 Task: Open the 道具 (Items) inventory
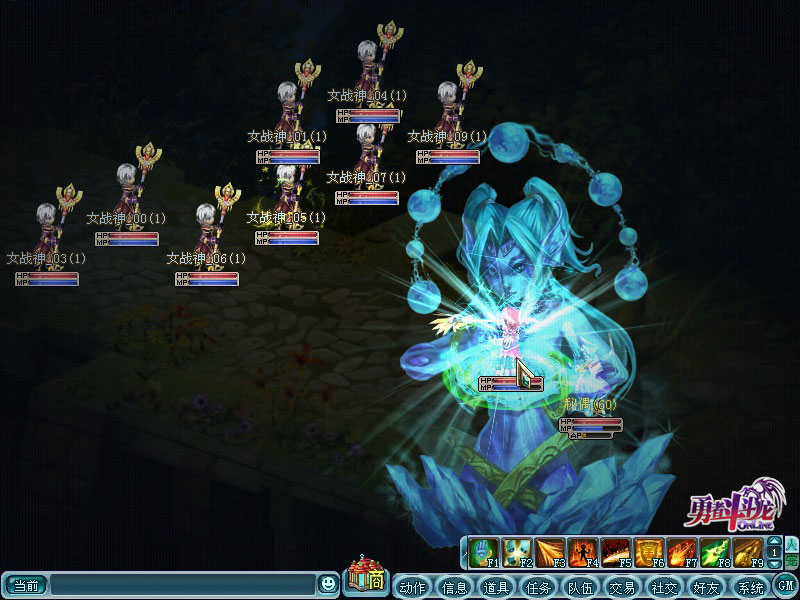pyautogui.click(x=497, y=587)
